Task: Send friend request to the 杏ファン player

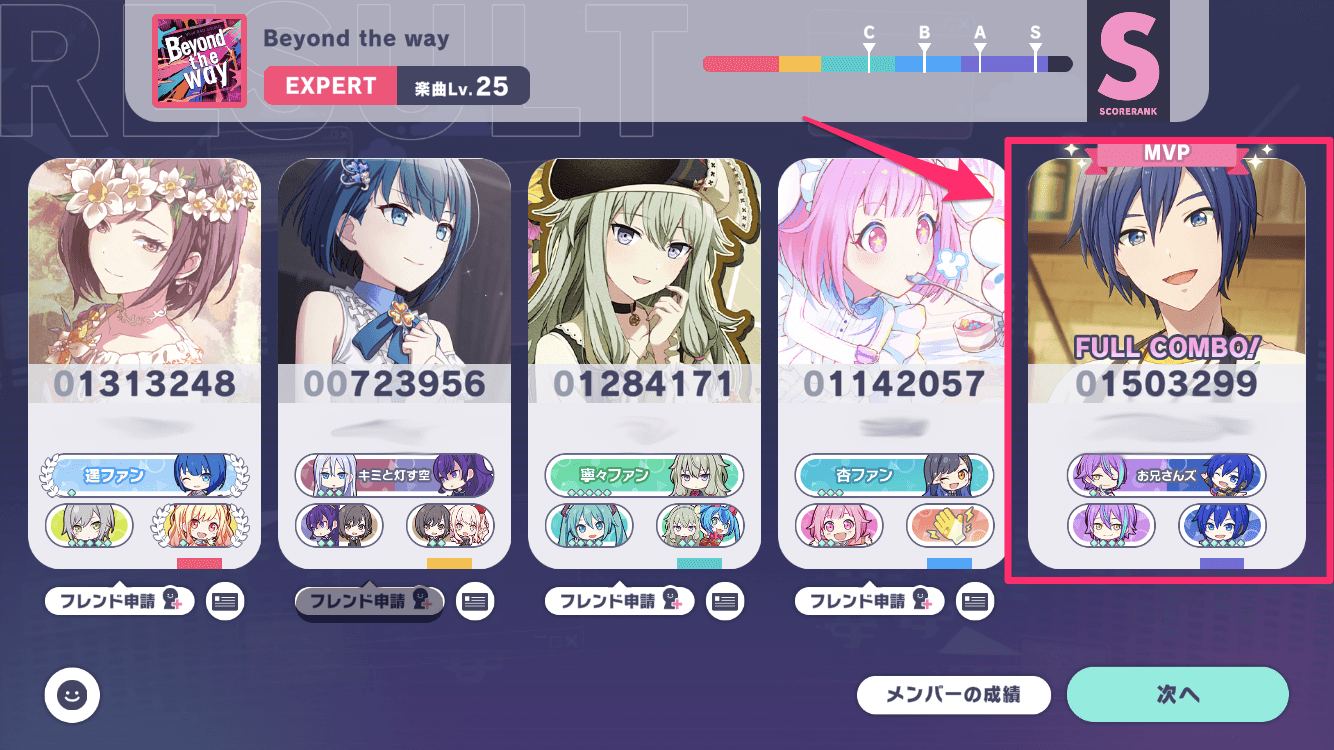Action: pyautogui.click(x=869, y=601)
